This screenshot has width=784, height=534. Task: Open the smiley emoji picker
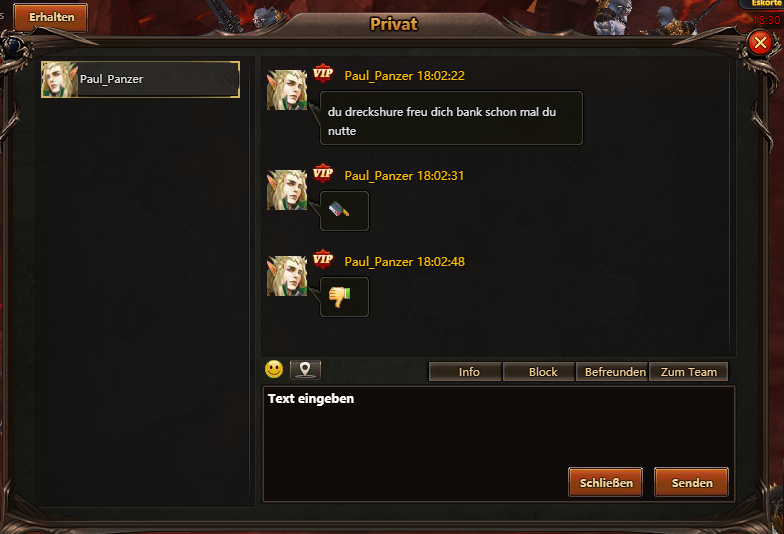tap(274, 369)
